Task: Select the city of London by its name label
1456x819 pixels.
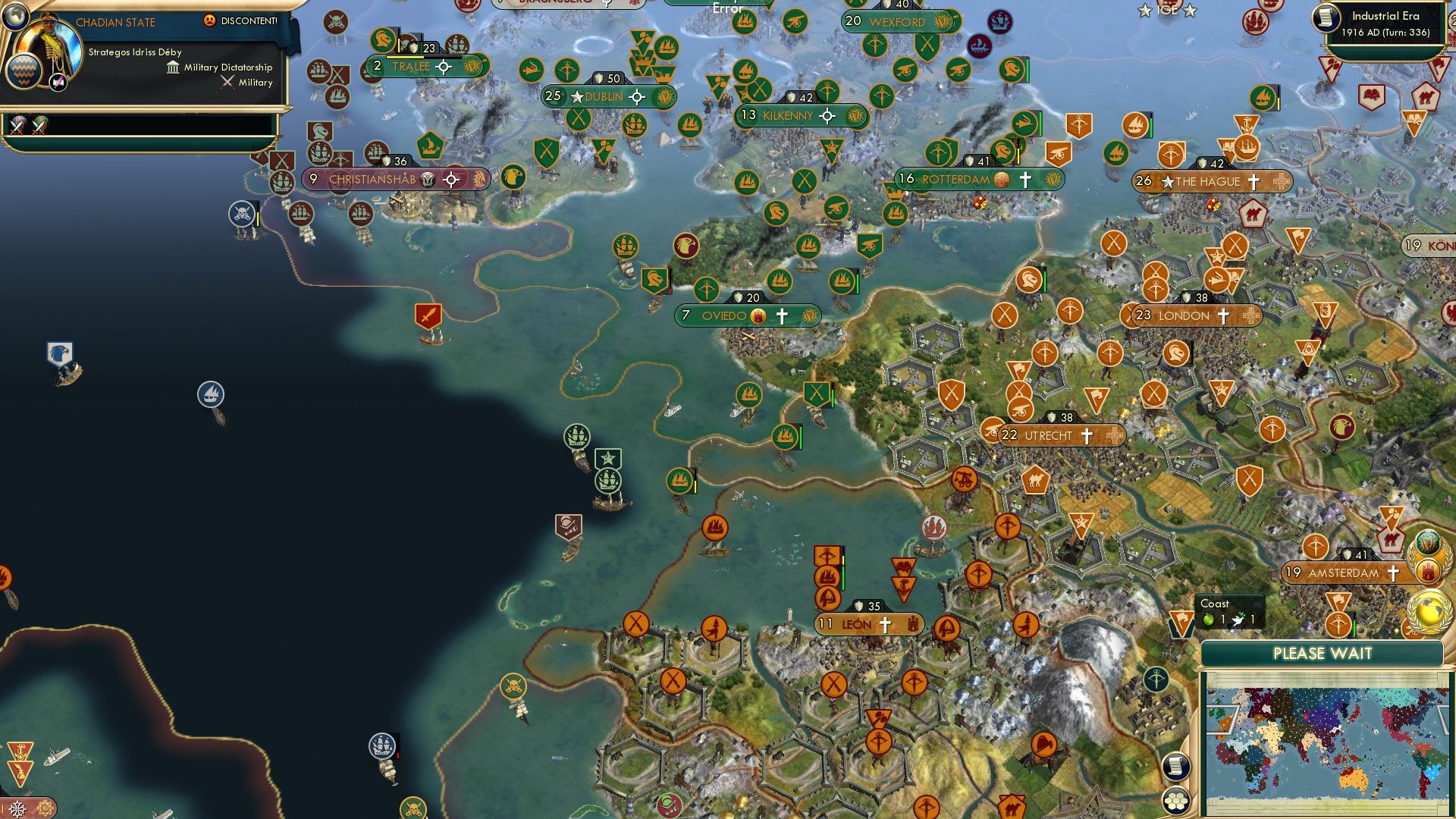Action: (x=1184, y=315)
